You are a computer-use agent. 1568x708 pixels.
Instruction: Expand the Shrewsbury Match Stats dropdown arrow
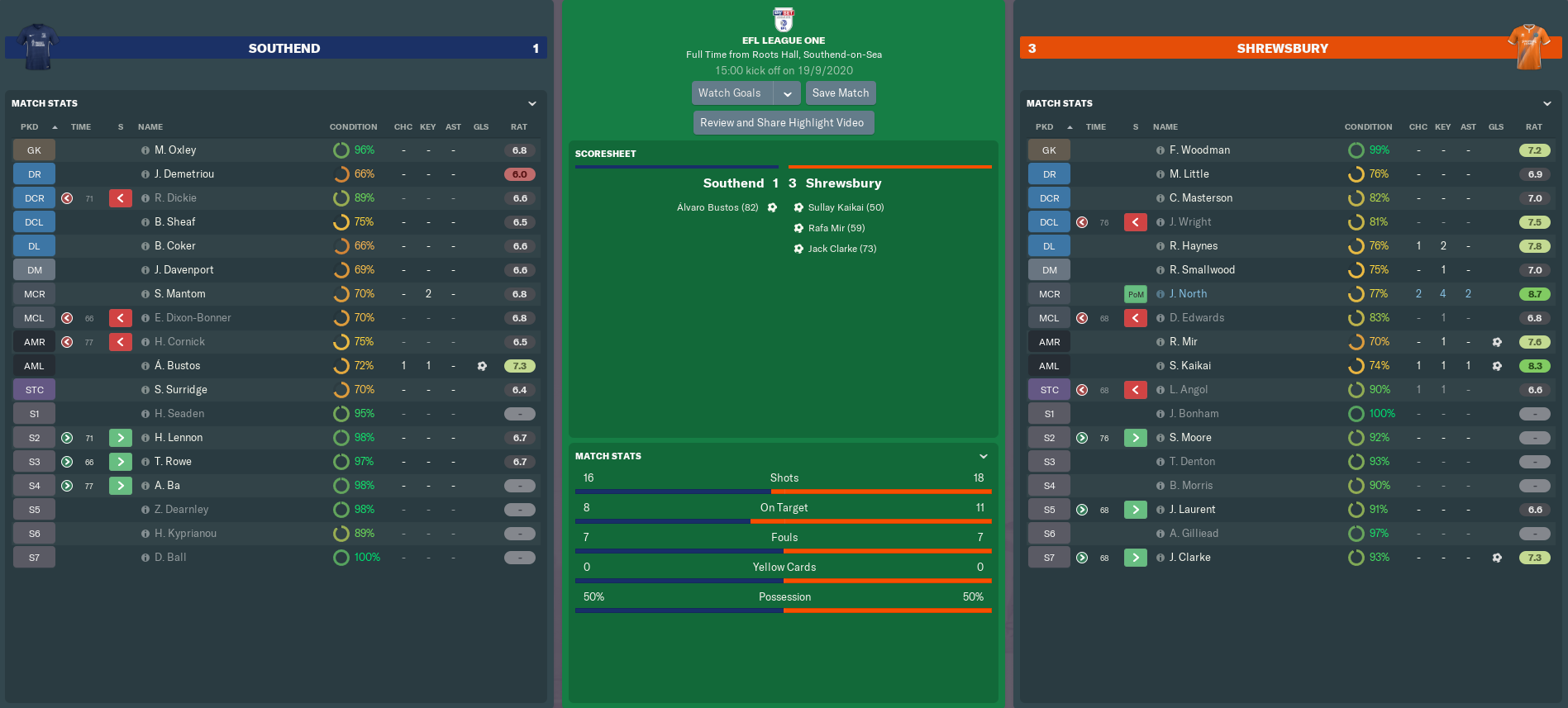(1547, 104)
